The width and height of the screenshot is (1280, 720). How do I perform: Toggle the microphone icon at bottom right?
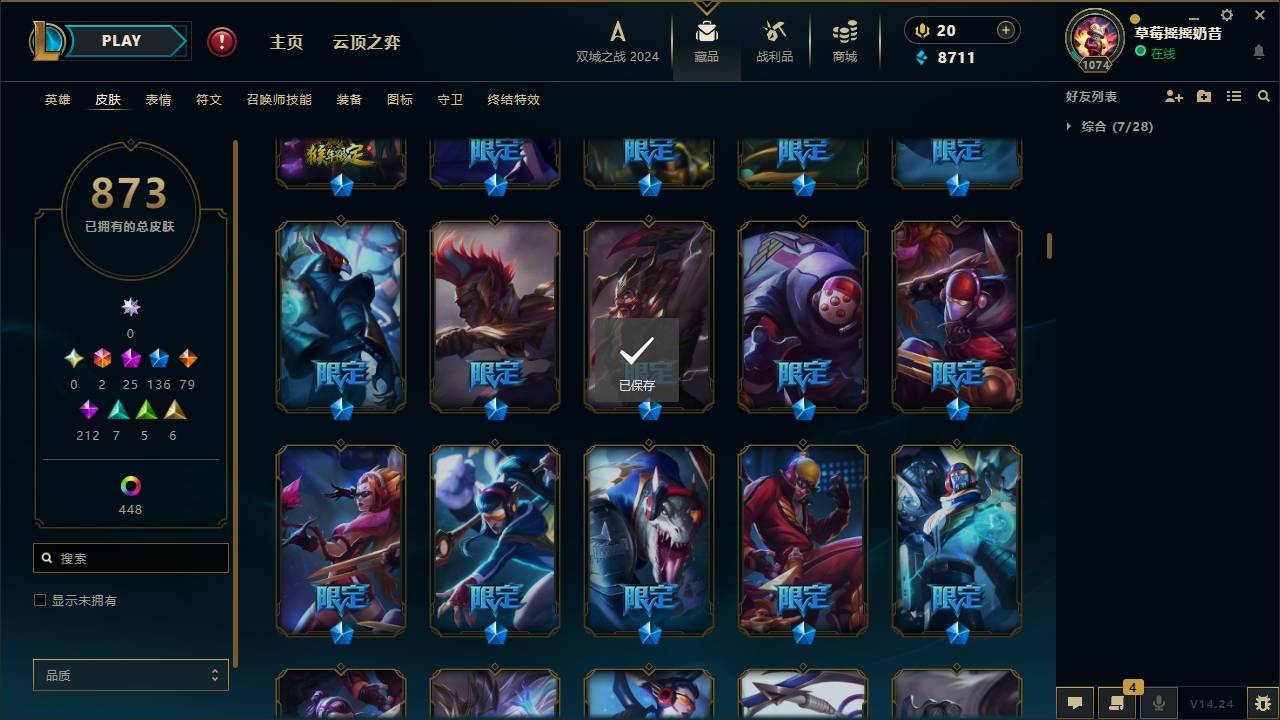coord(1160,703)
